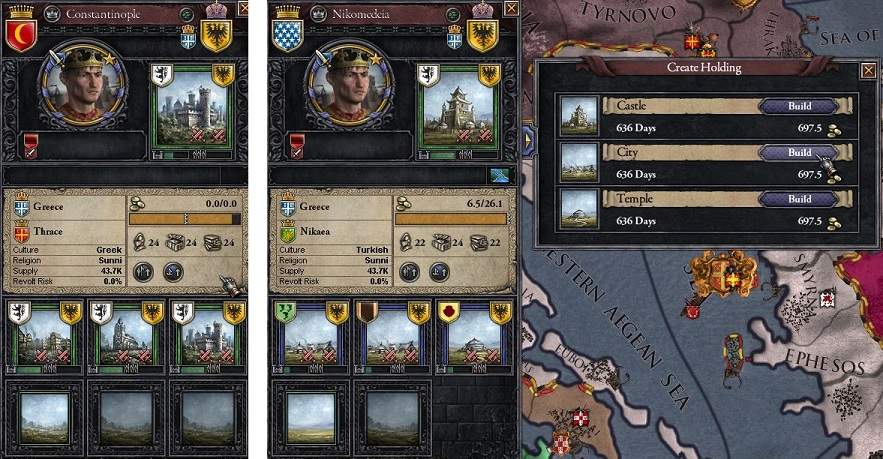883x459 pixels.
Task: Click the red crescent coat of arms
Action: pyautogui.click(x=20, y=34)
